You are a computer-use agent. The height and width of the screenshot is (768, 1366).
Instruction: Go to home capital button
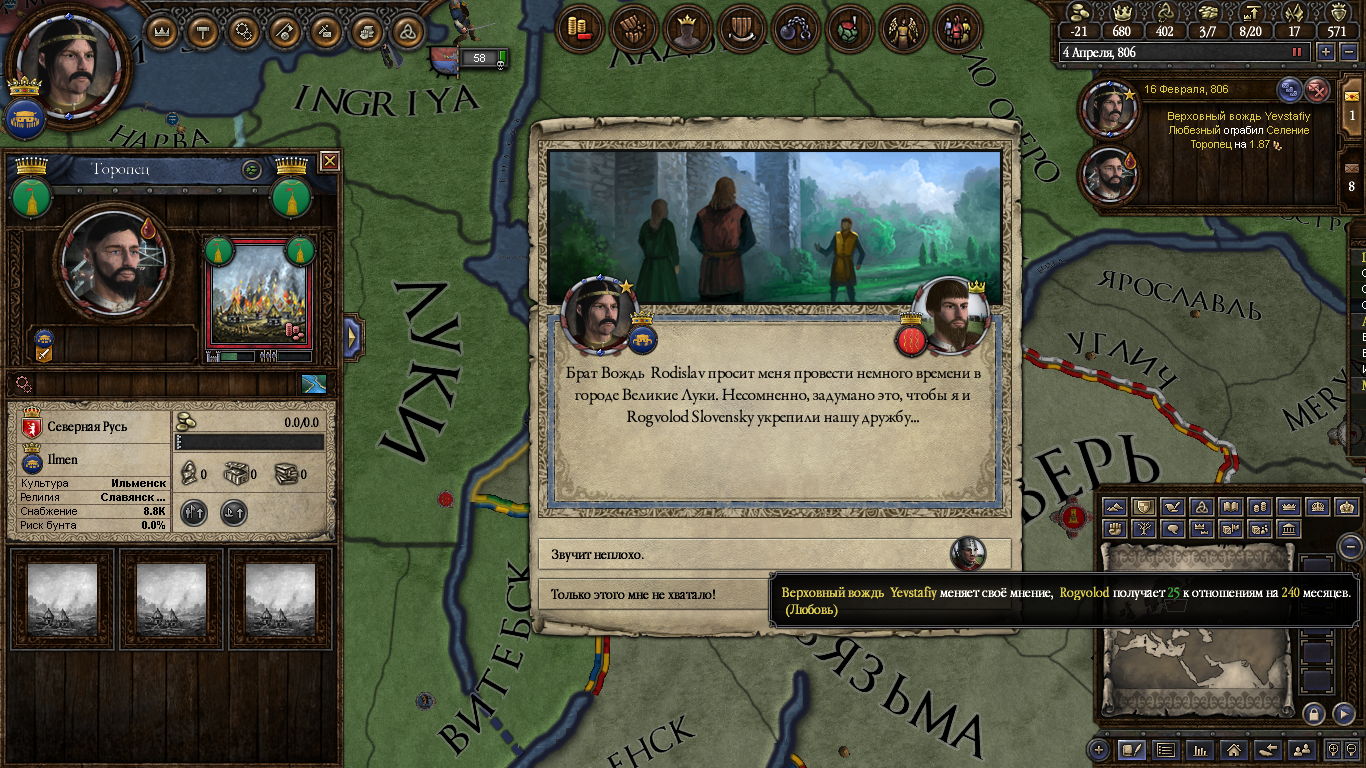1234,749
